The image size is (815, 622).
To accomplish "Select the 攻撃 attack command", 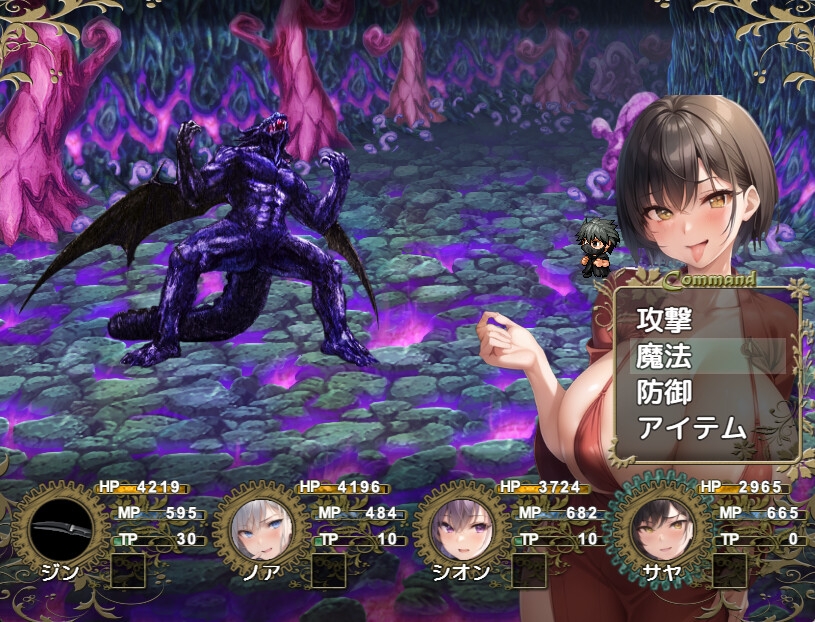I will (x=665, y=320).
